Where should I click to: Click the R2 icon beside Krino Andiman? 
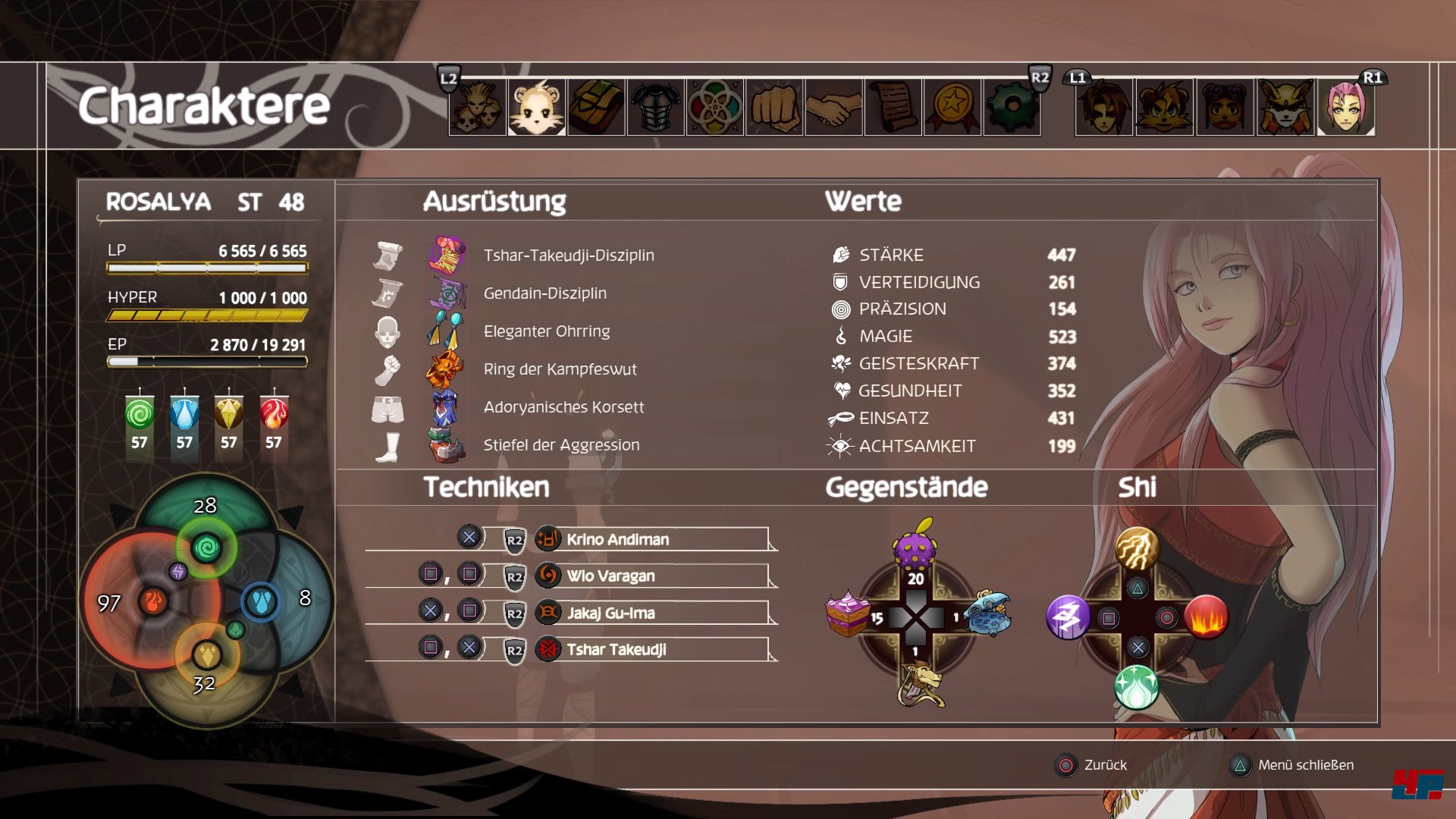[x=514, y=539]
